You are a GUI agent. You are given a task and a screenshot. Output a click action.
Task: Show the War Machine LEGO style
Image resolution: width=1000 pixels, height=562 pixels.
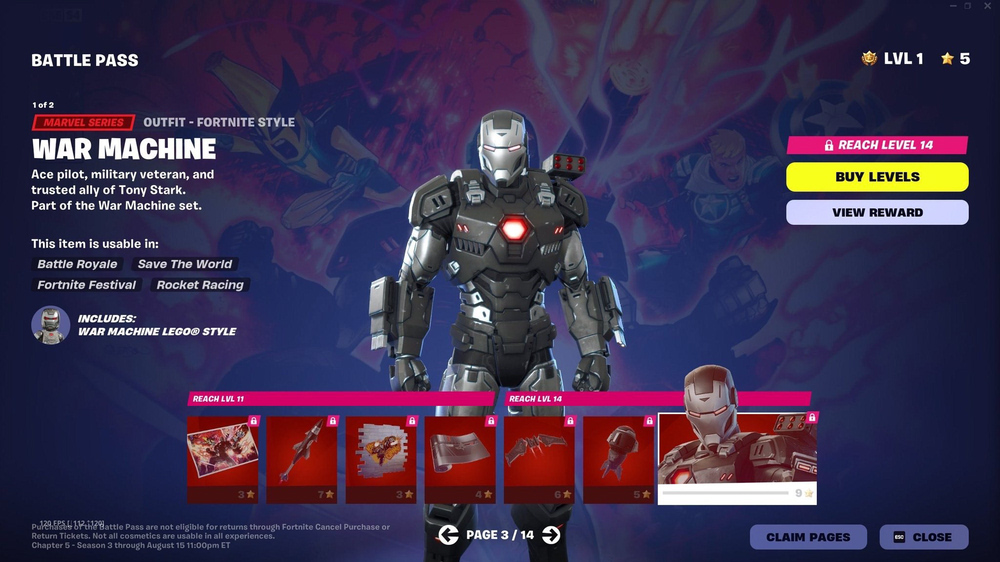click(x=50, y=325)
